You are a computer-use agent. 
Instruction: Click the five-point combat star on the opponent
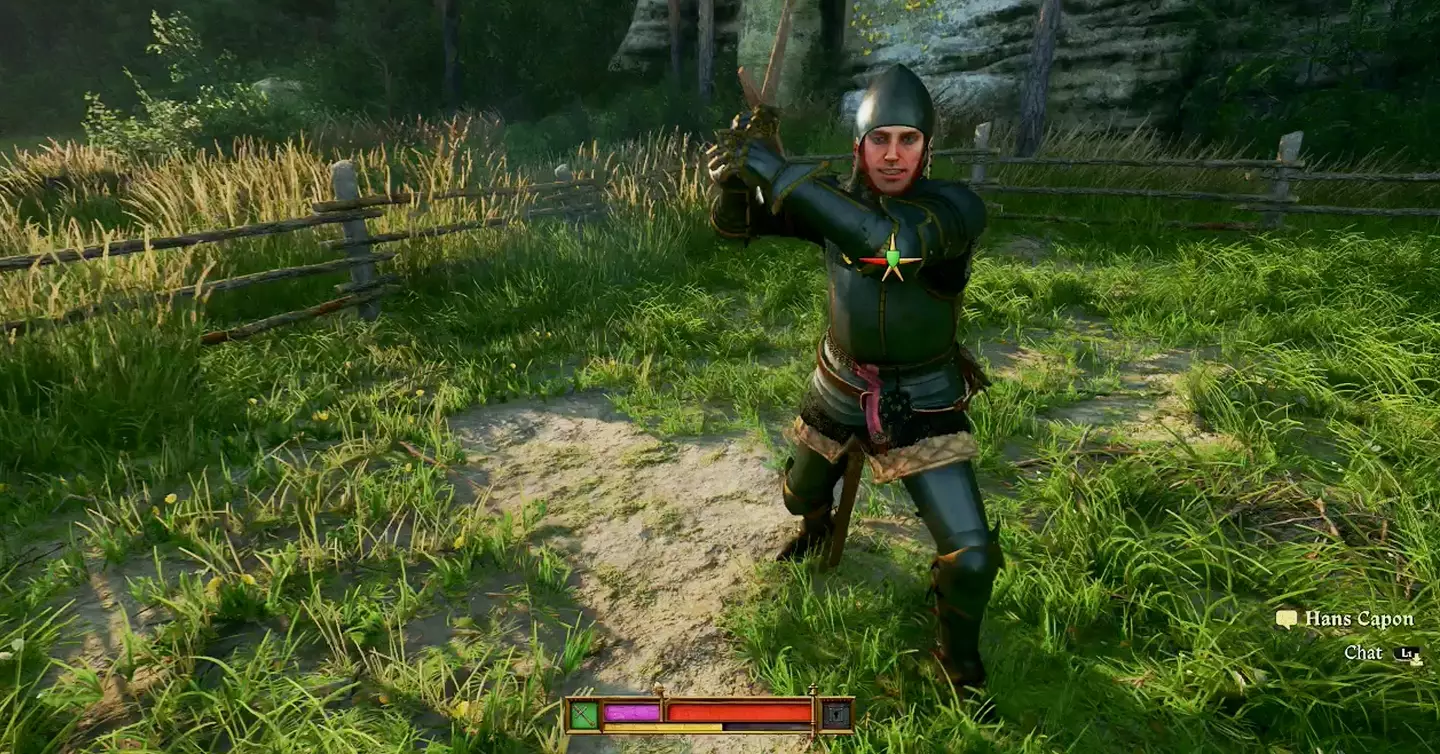click(889, 260)
